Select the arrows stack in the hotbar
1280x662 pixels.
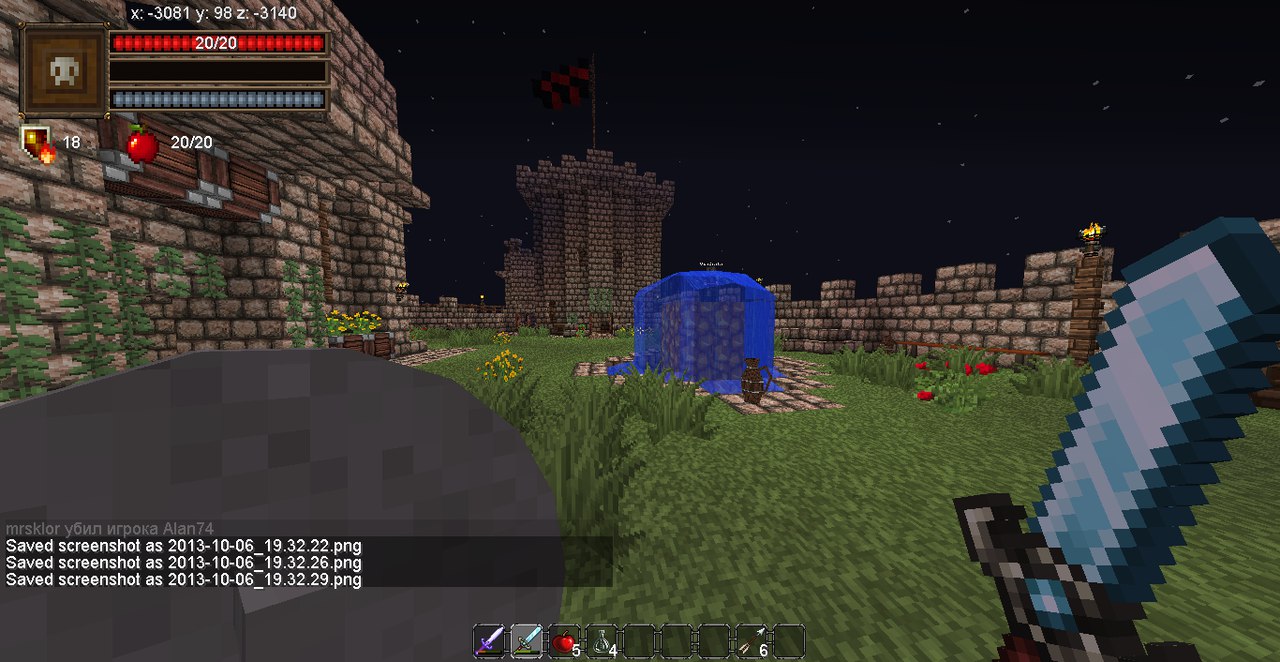pos(752,641)
